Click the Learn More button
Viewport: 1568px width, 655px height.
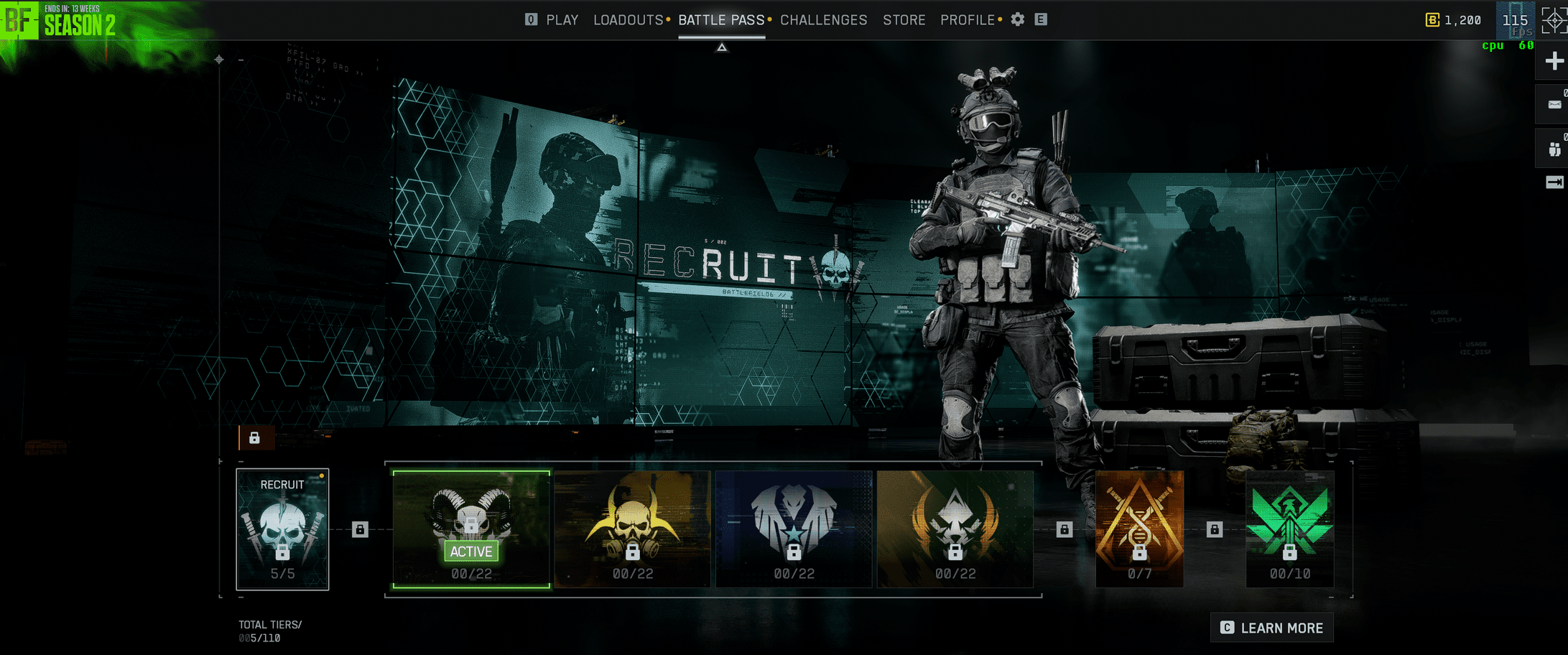[1272, 628]
